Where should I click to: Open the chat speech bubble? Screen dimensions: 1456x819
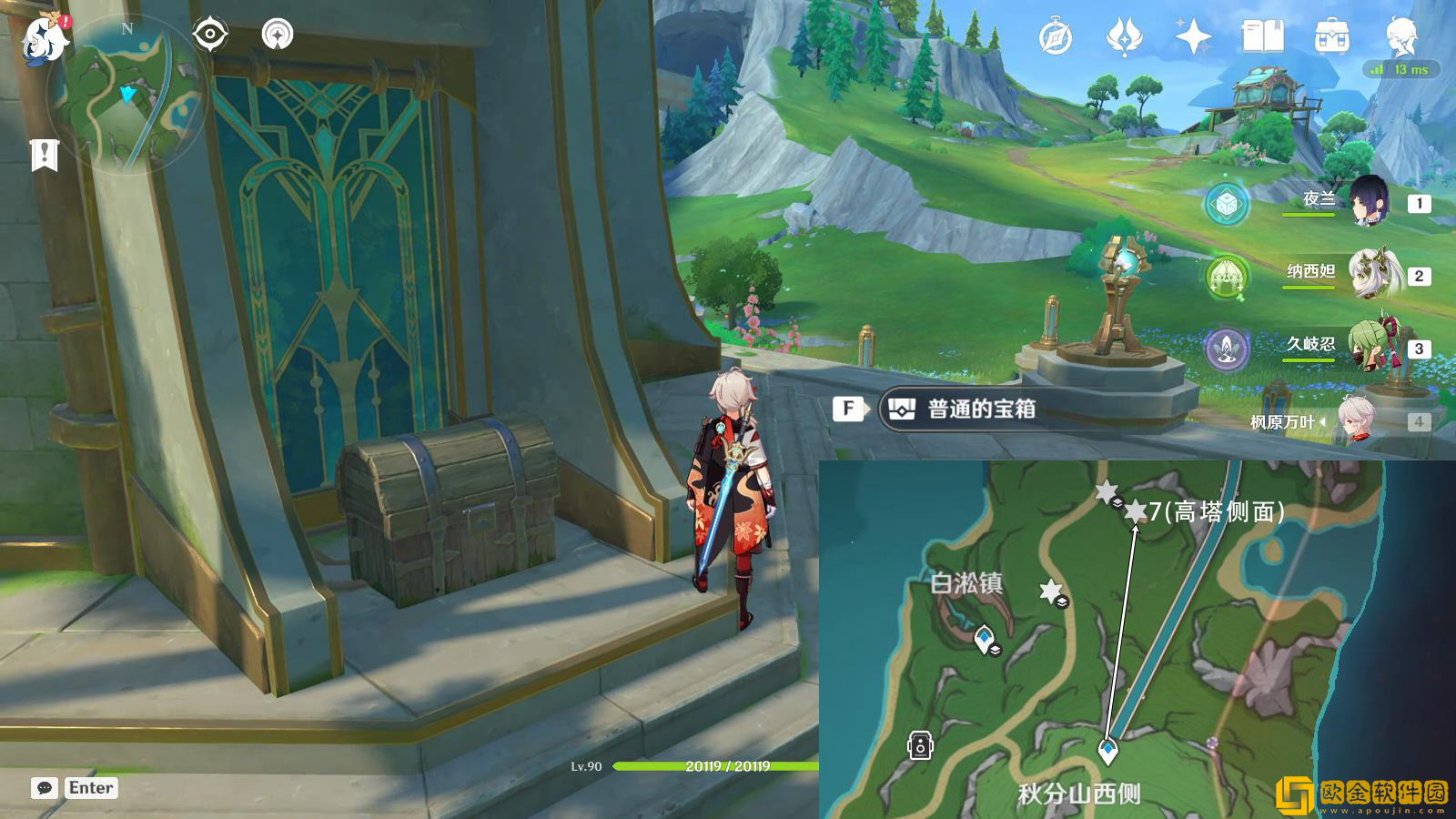coord(44,788)
